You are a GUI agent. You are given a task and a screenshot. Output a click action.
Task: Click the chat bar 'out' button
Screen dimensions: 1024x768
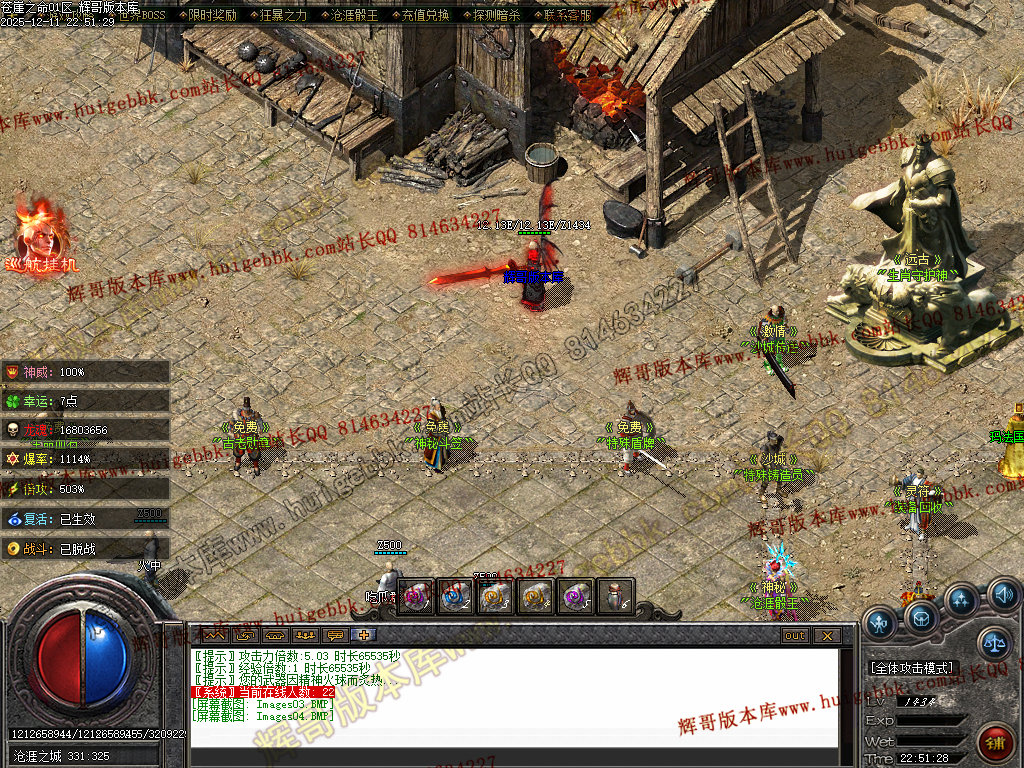click(x=794, y=636)
